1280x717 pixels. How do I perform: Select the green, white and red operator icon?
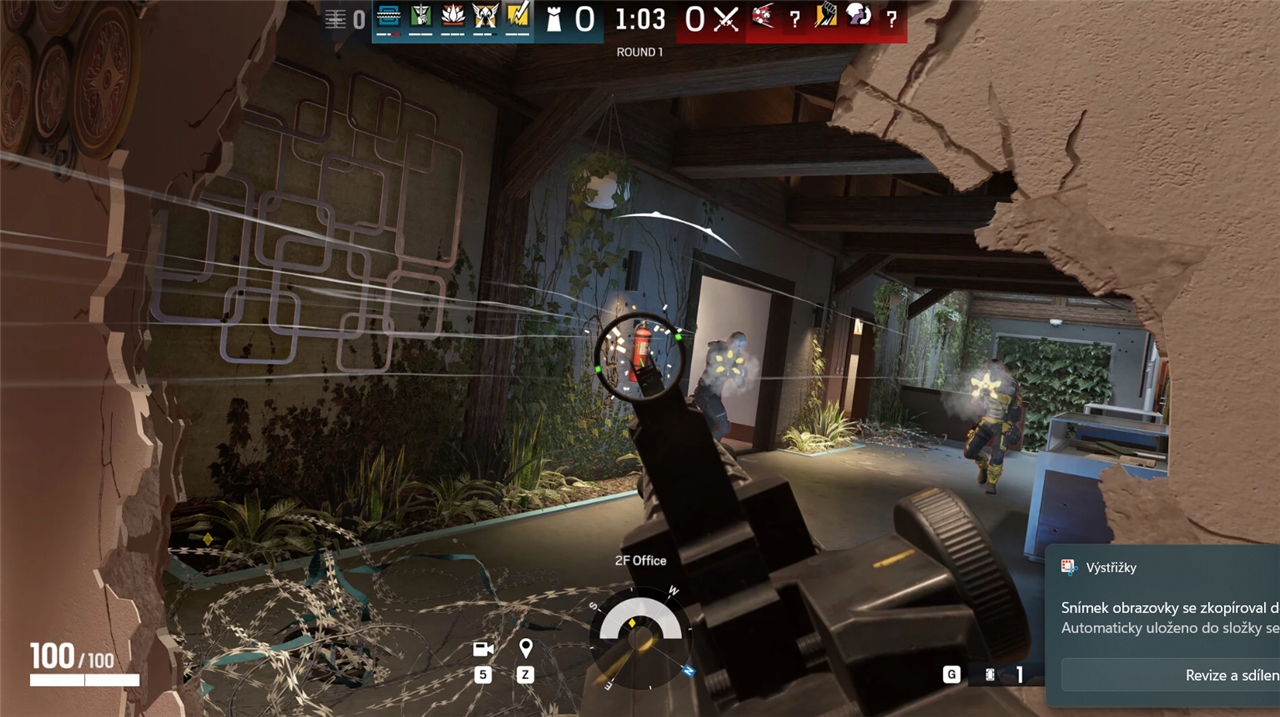pos(421,16)
